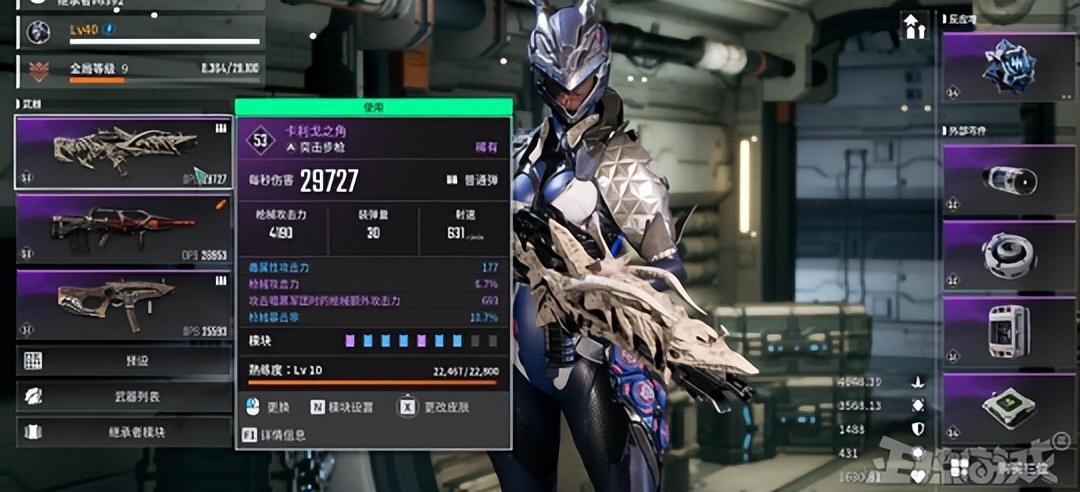Open the 继承者模块 descendant module menu
The width and height of the screenshot is (1080, 492).
click(123, 432)
